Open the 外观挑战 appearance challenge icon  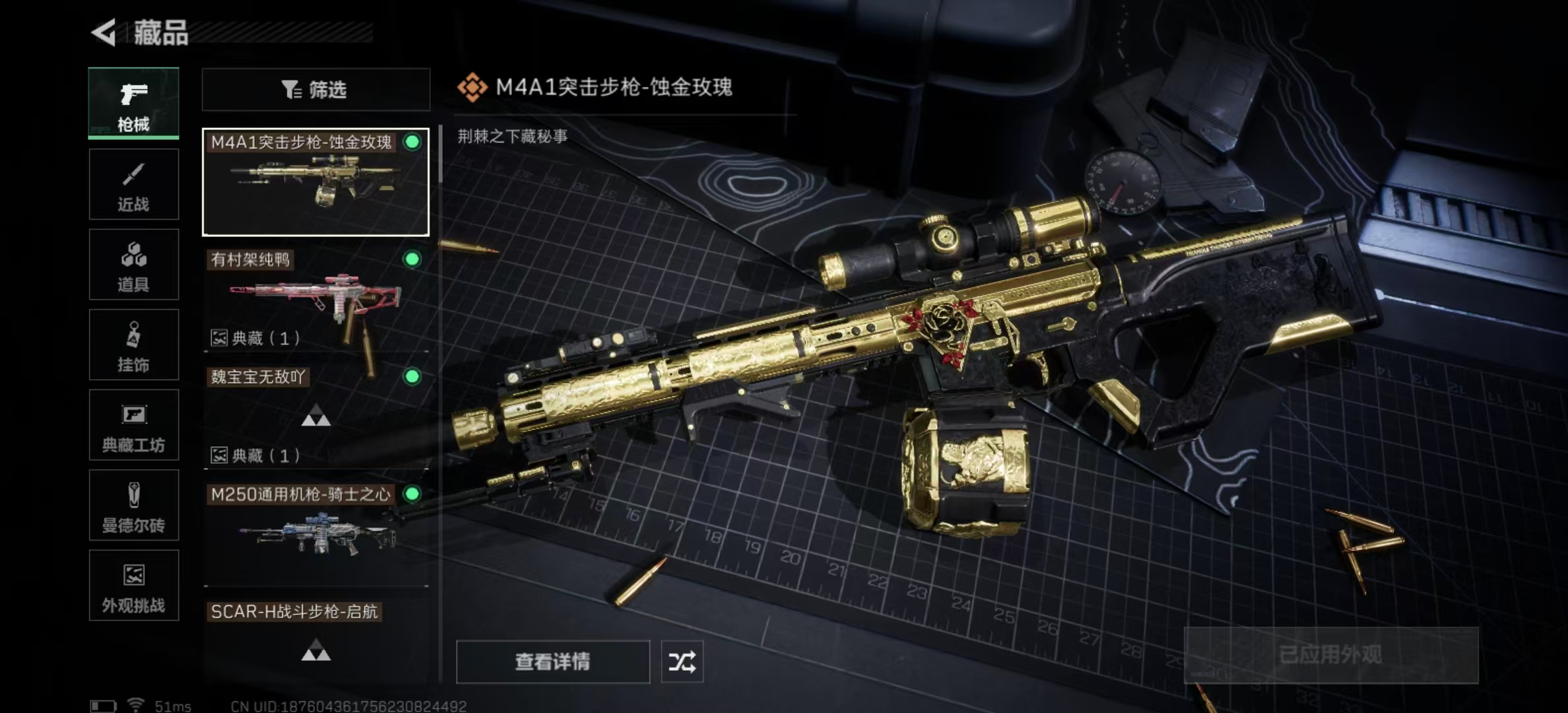point(133,586)
